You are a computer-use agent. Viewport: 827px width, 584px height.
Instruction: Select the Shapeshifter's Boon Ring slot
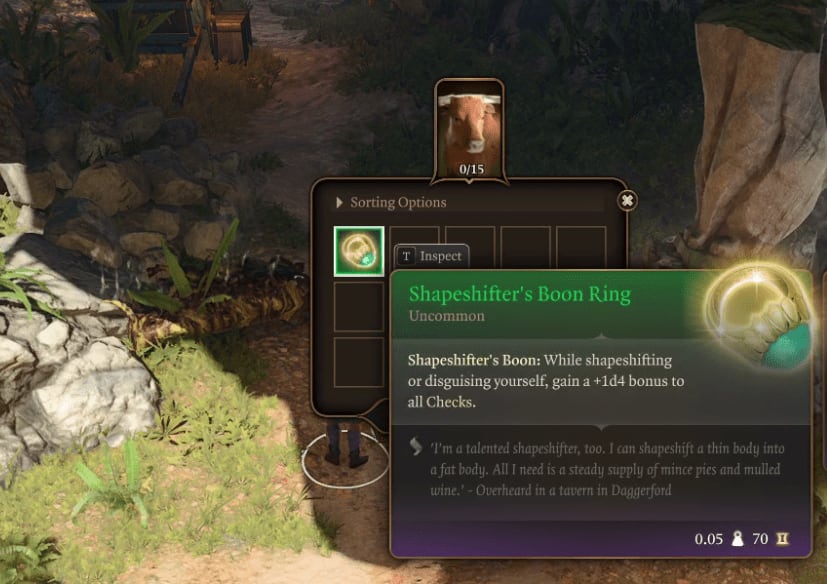coord(358,251)
